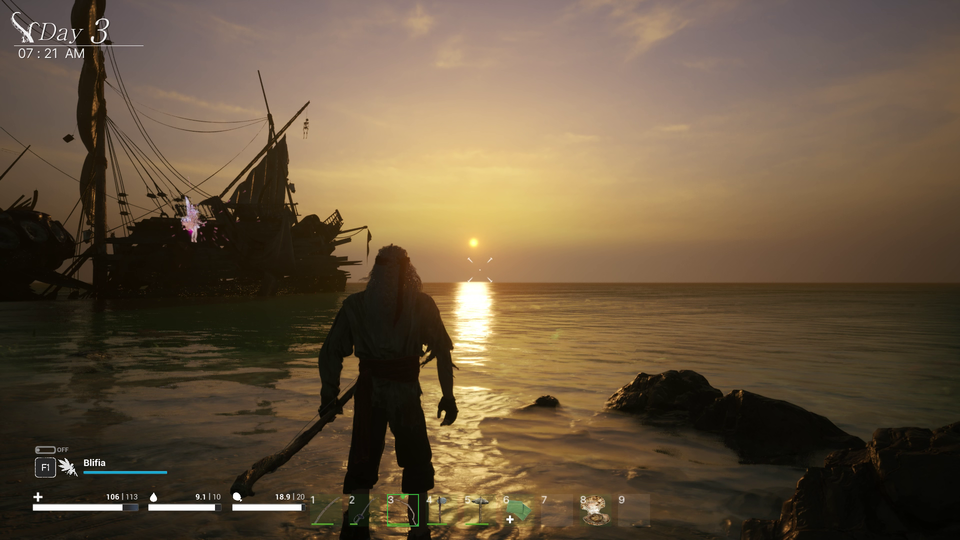Flip the OFF toggle above Blifia
960x540 pixels.
[45, 450]
